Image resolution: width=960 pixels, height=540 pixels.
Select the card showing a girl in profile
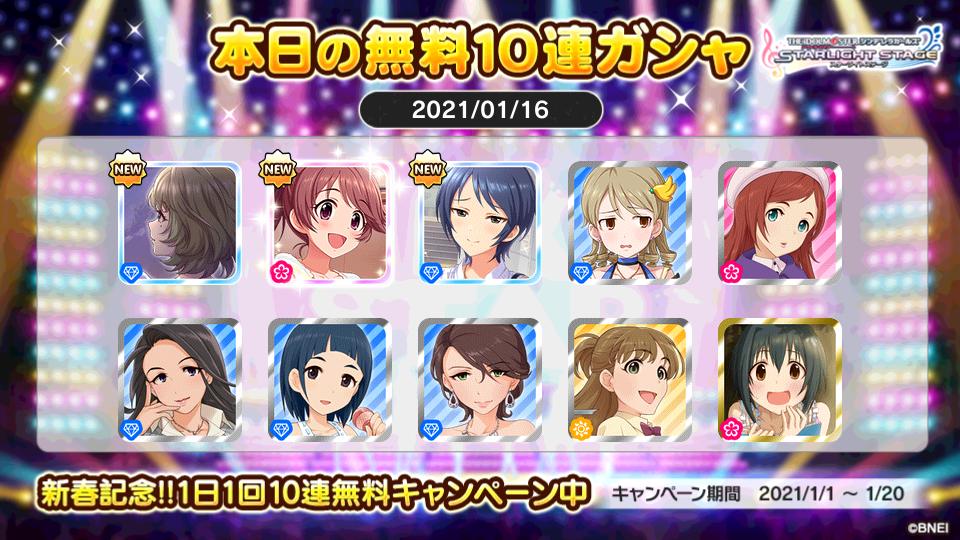[x=179, y=223]
